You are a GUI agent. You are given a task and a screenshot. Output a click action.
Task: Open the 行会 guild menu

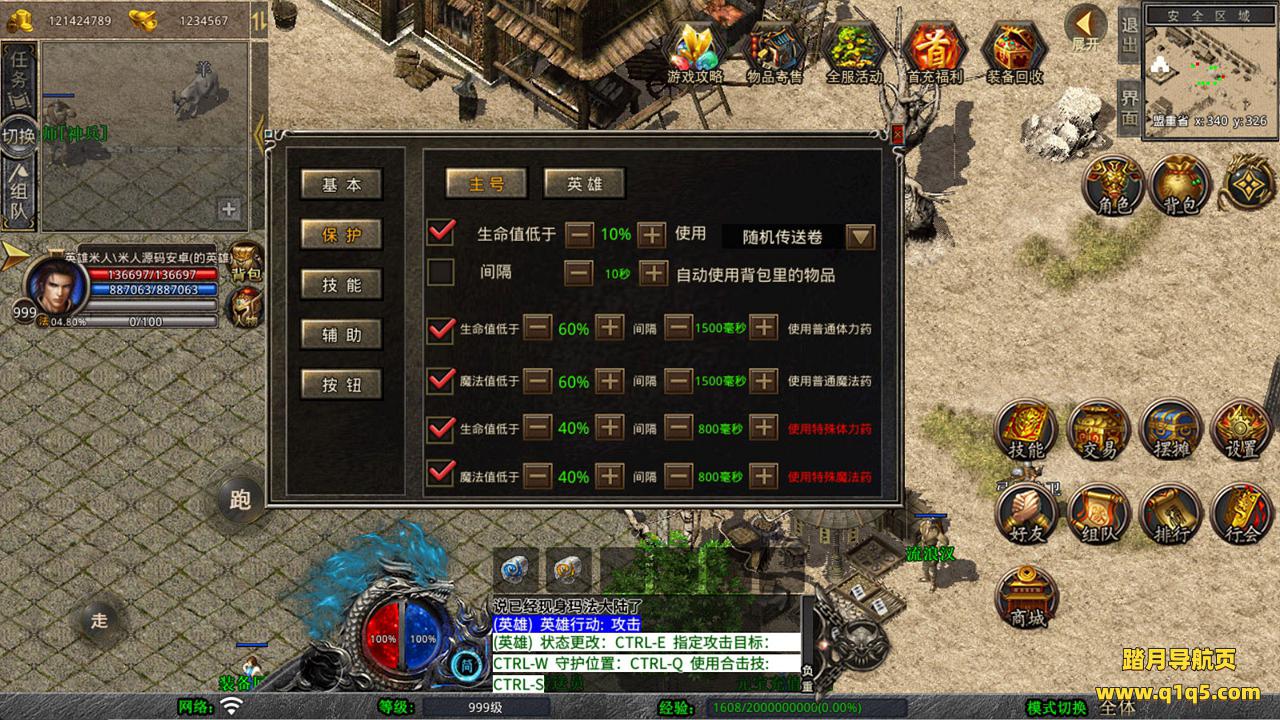tap(1242, 512)
